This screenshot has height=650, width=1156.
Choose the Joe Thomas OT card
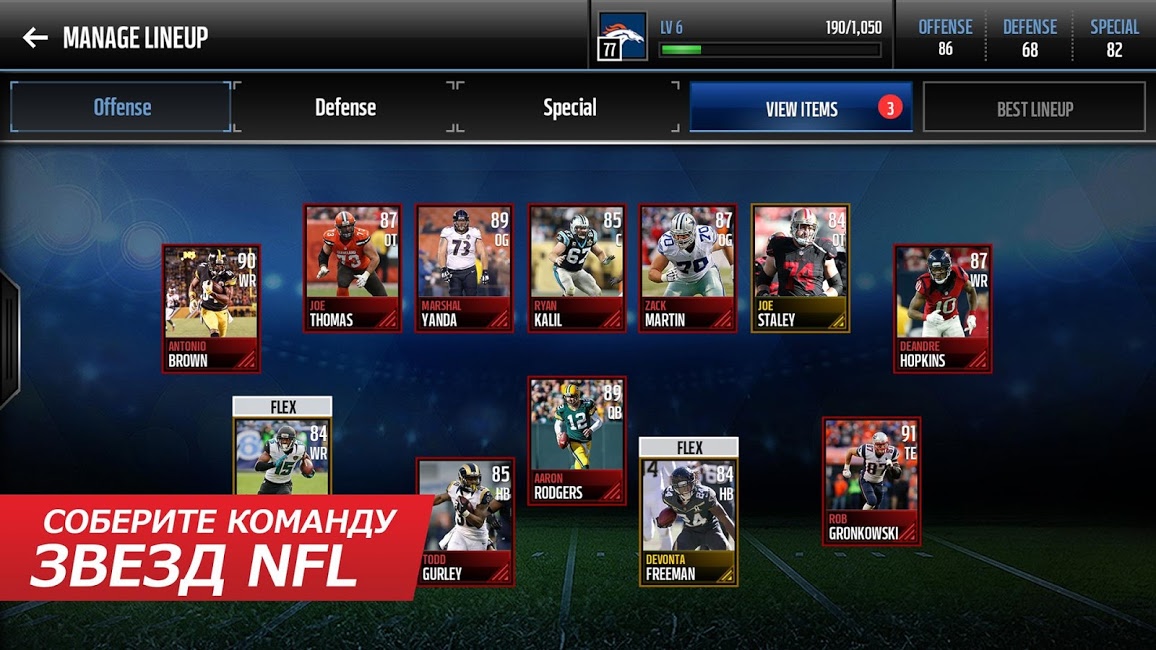(x=352, y=268)
